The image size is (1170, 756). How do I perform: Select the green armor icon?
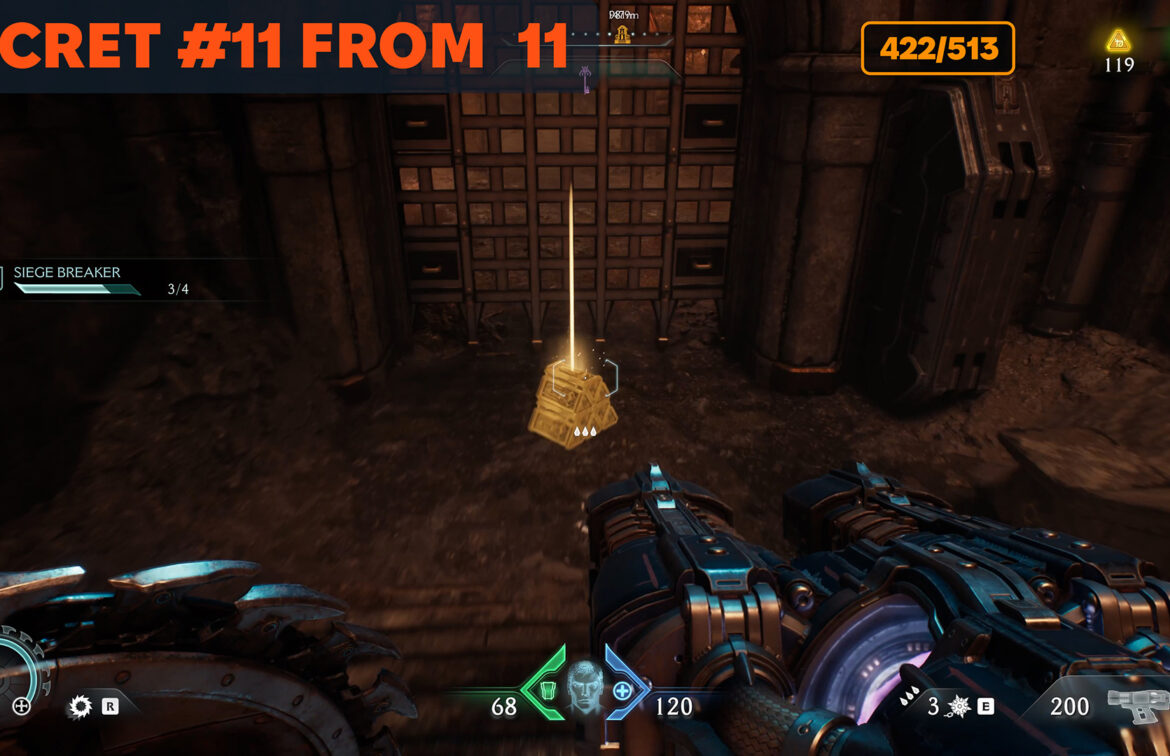[x=547, y=690]
